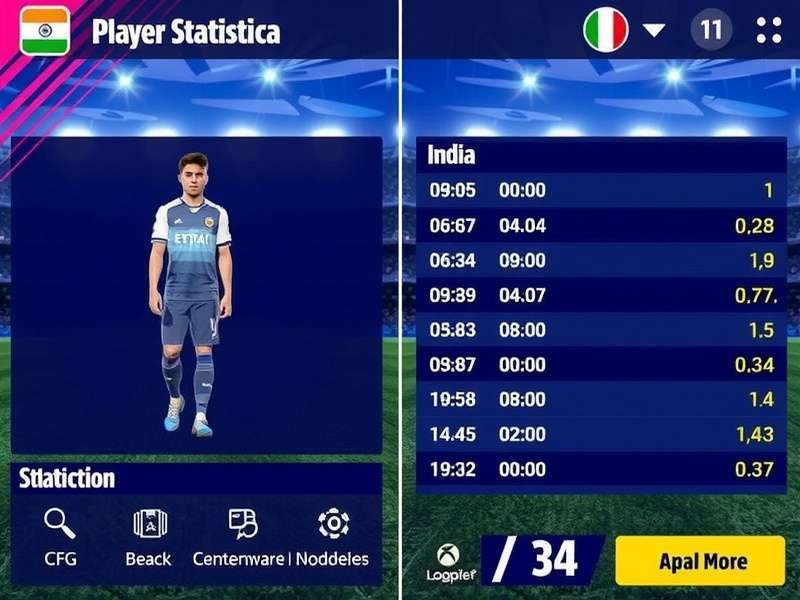Choose the 05:83 stats row
This screenshot has width=800, height=600.
600,330
